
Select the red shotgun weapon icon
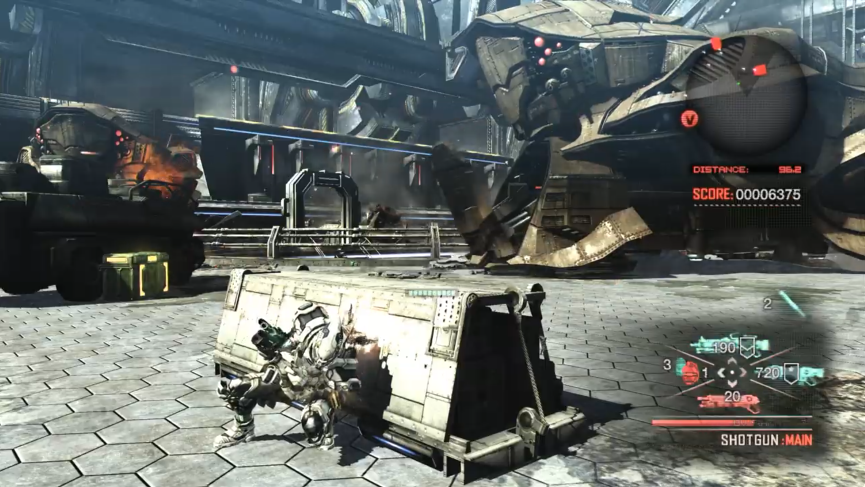click(x=730, y=402)
